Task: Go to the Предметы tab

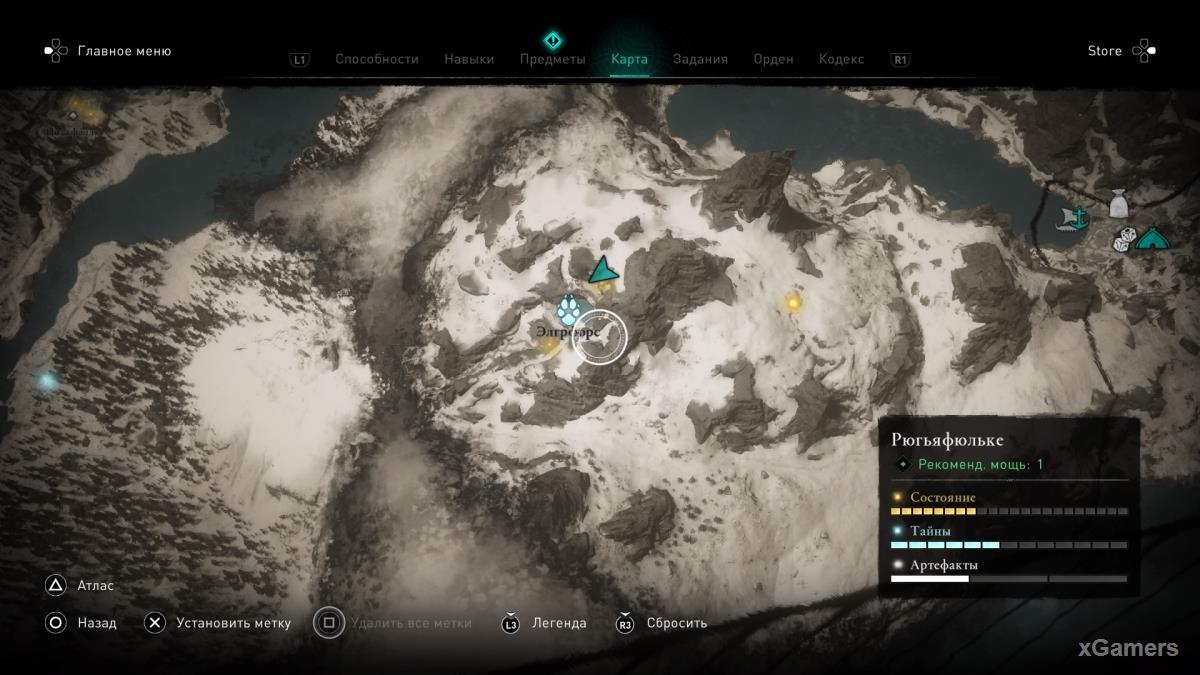Action: (x=552, y=59)
